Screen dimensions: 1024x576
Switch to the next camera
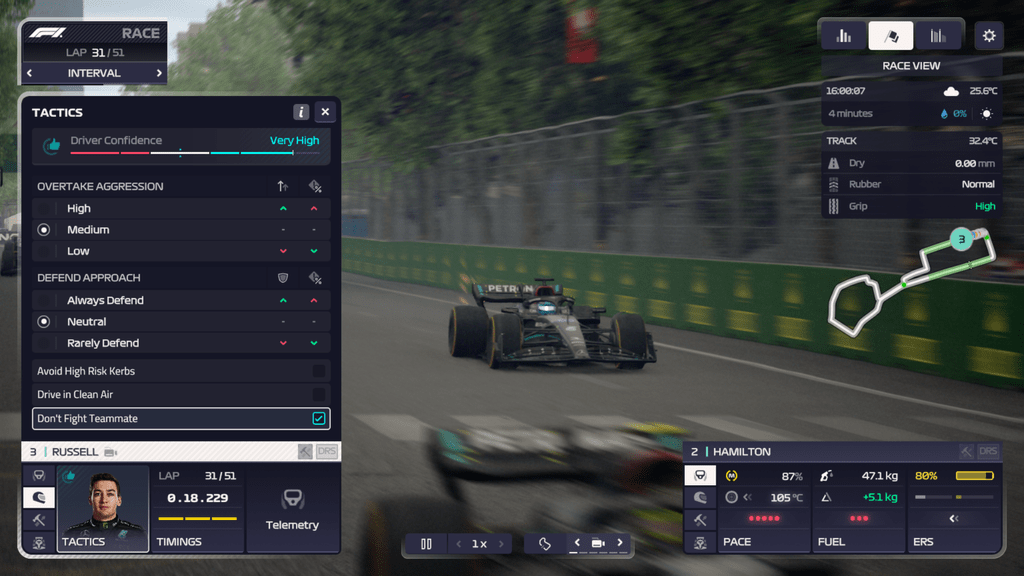click(x=620, y=543)
